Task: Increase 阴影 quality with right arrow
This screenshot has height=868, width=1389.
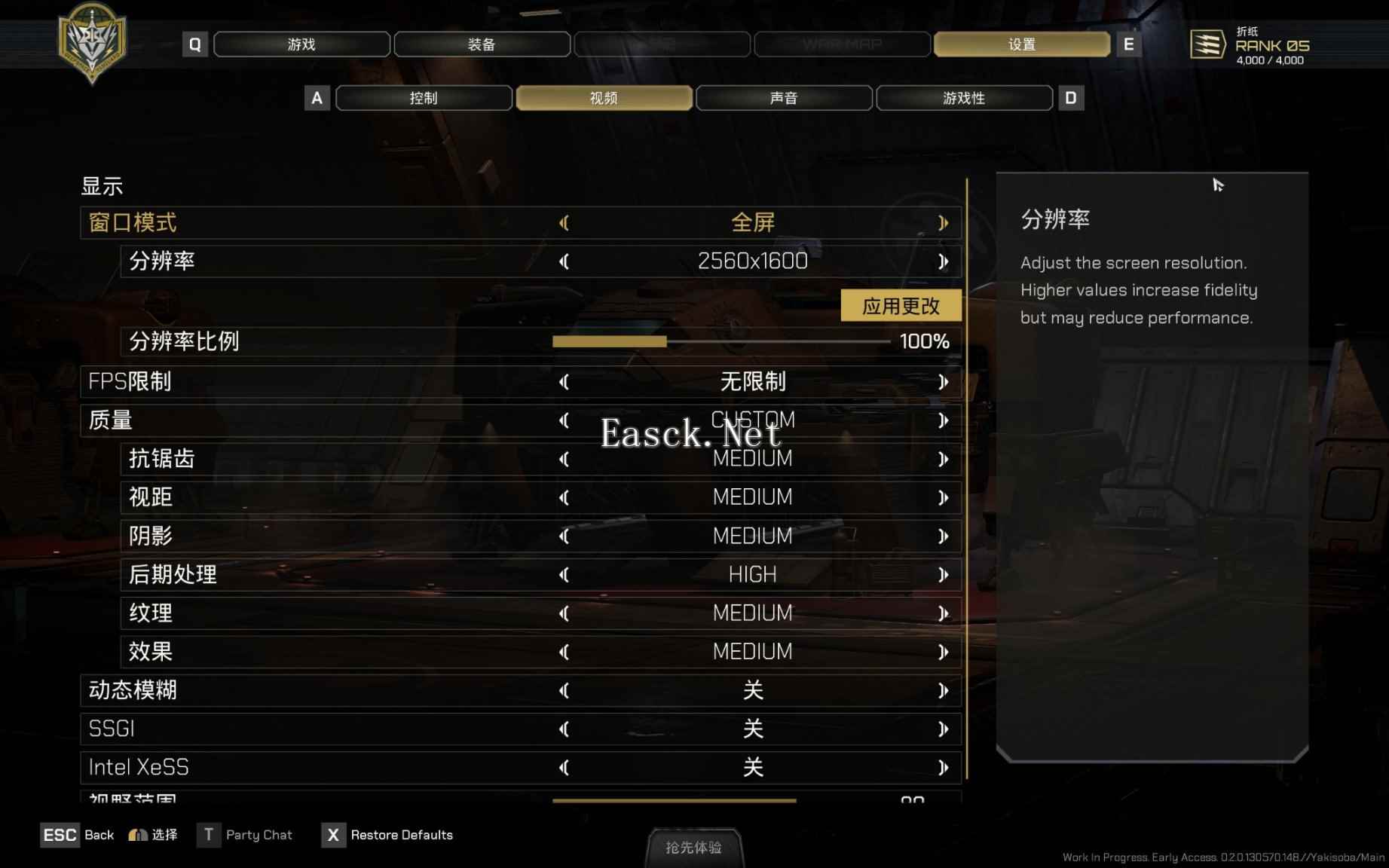Action: click(943, 536)
